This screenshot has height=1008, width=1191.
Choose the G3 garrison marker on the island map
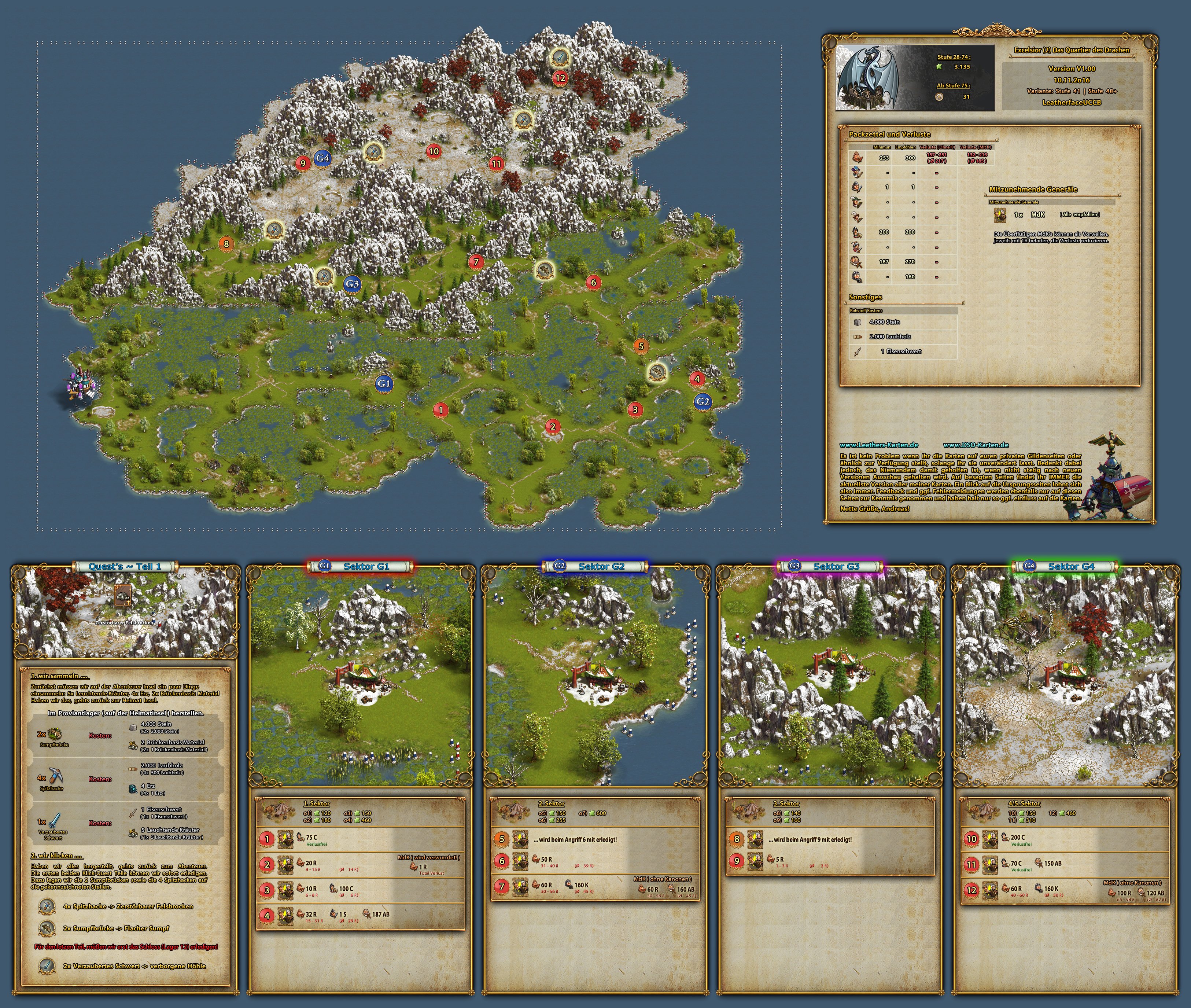click(x=352, y=283)
